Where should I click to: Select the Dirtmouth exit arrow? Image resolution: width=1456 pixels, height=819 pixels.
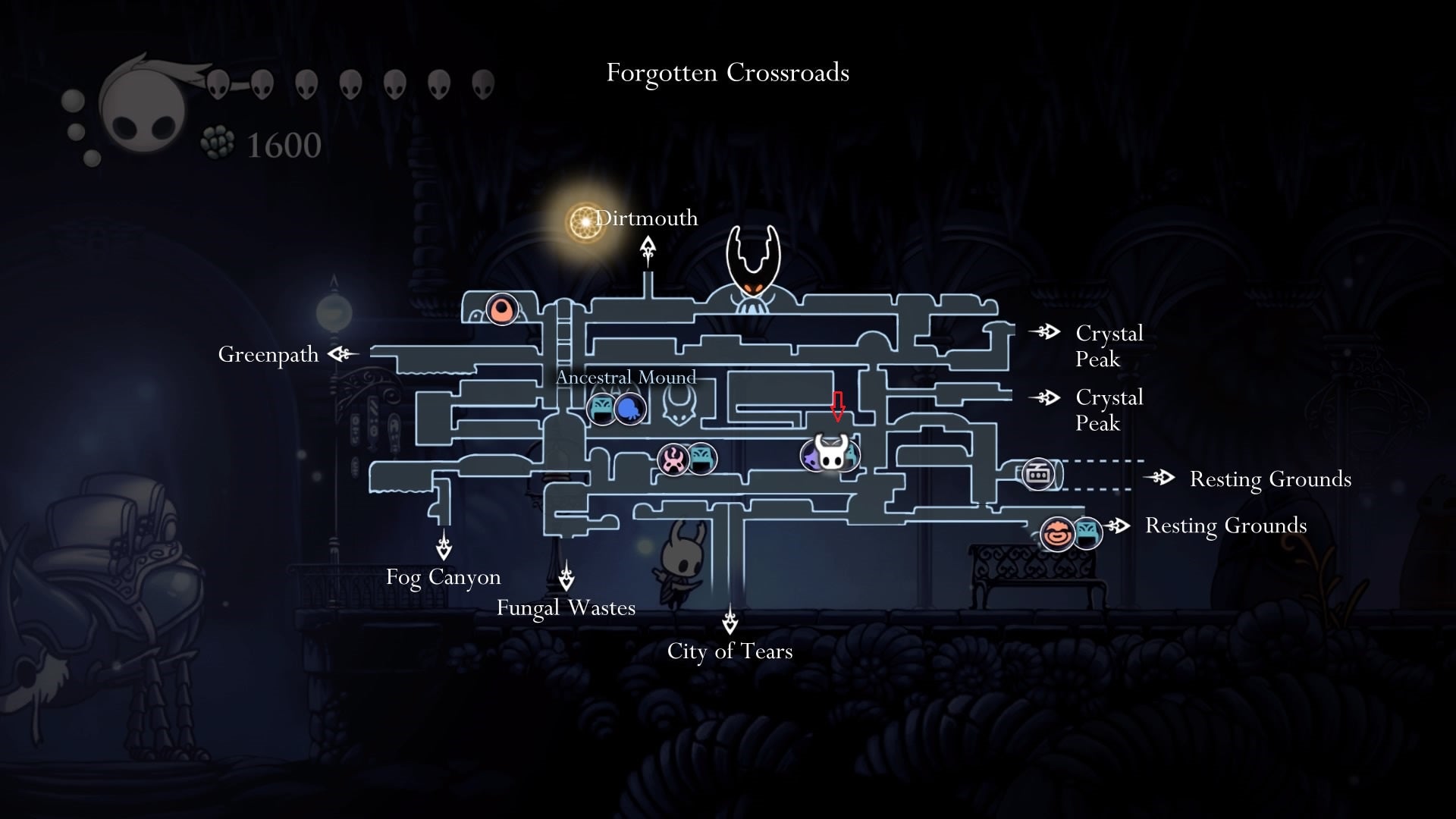[x=648, y=252]
